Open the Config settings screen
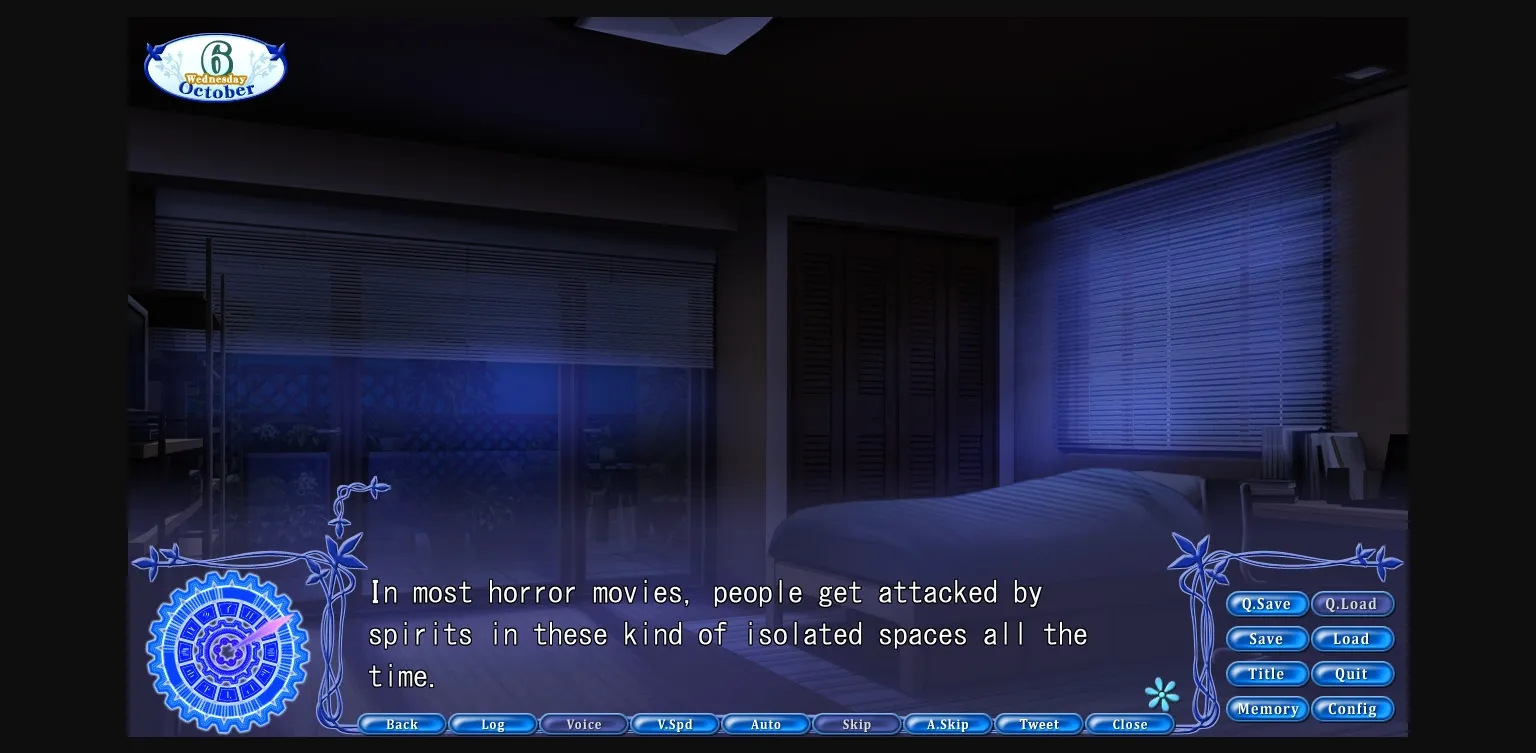Screen dimensions: 1536x753 [1353, 709]
